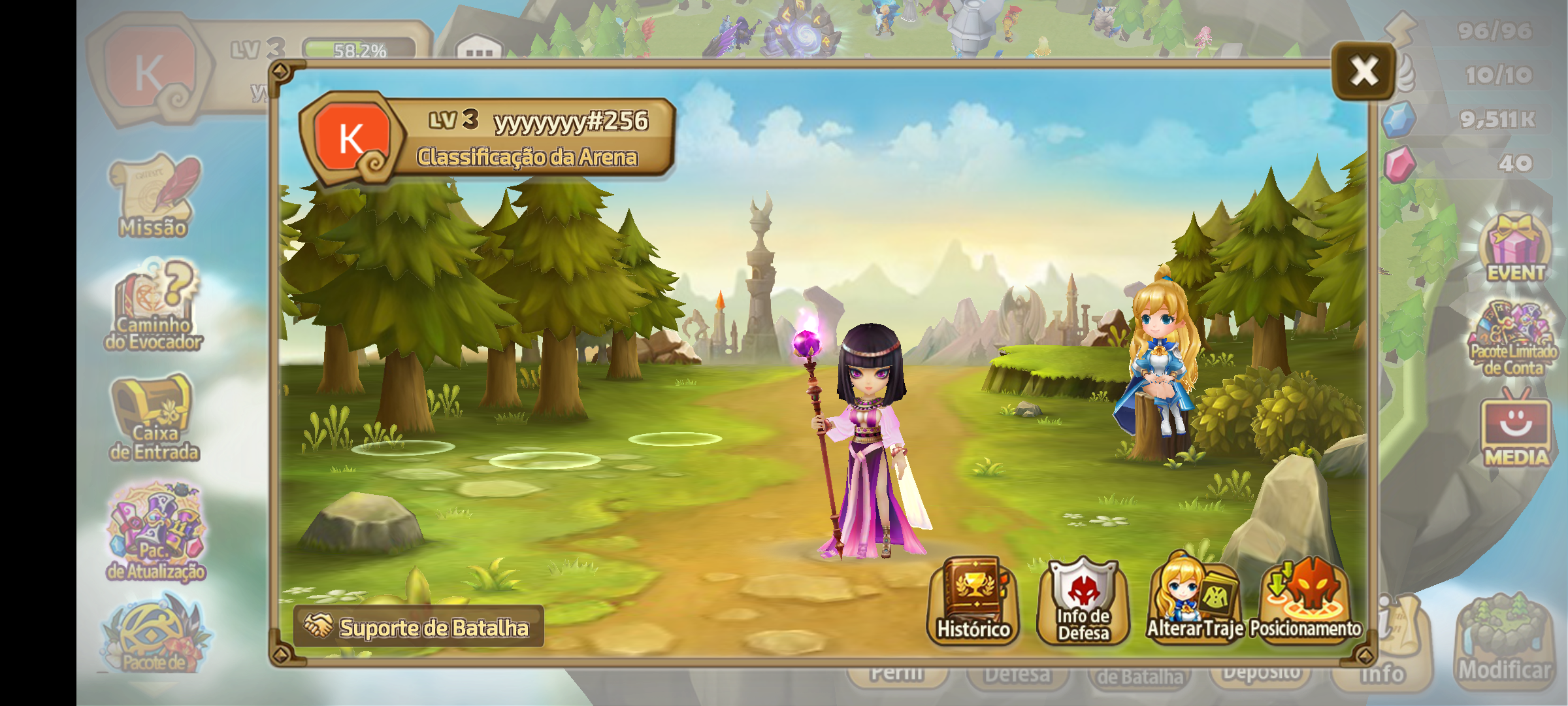1568x706 pixels.
Task: Open the Pac. de Atualização offer
Action: tap(156, 533)
